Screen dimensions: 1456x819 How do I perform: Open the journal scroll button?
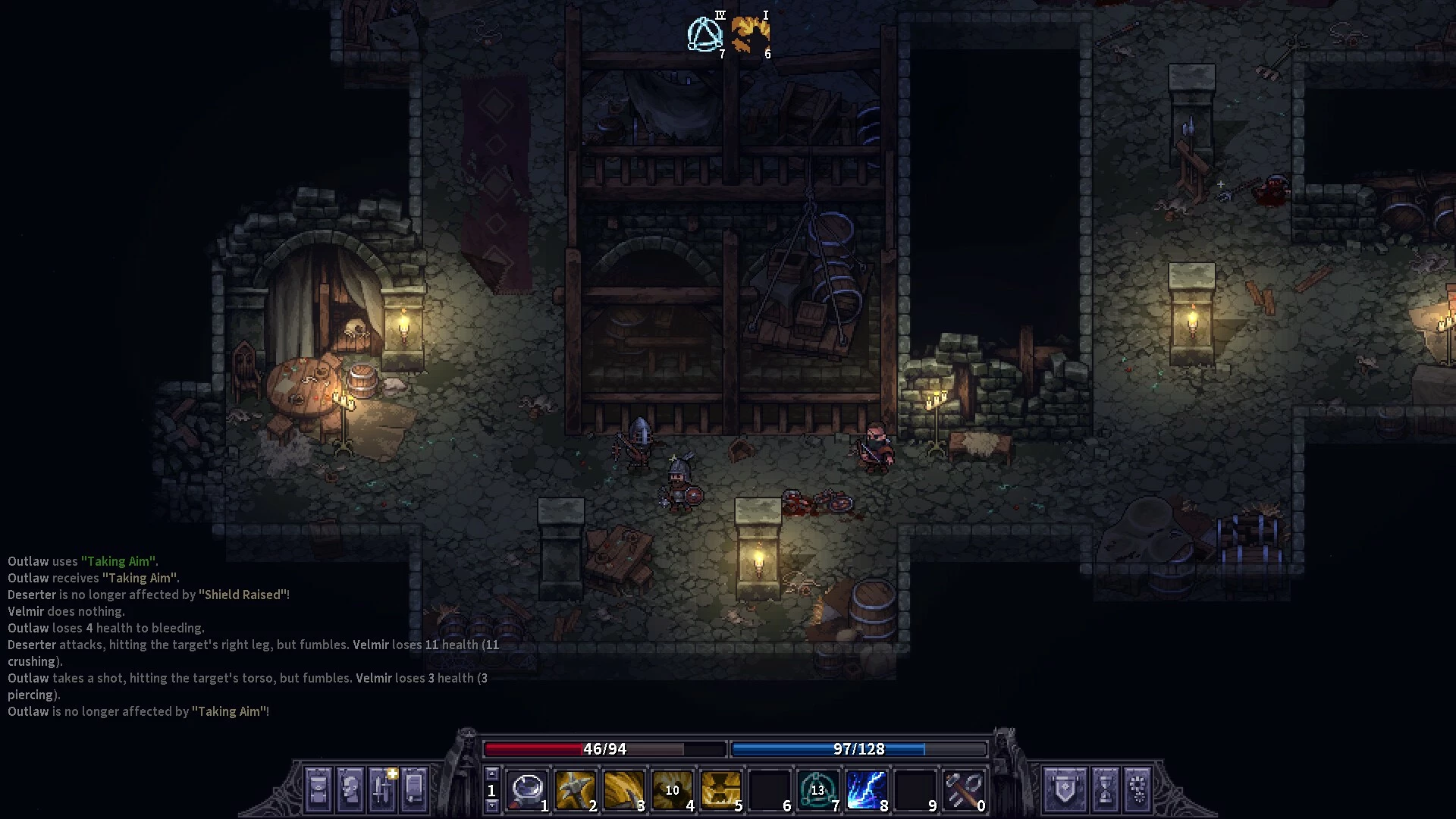(x=414, y=789)
